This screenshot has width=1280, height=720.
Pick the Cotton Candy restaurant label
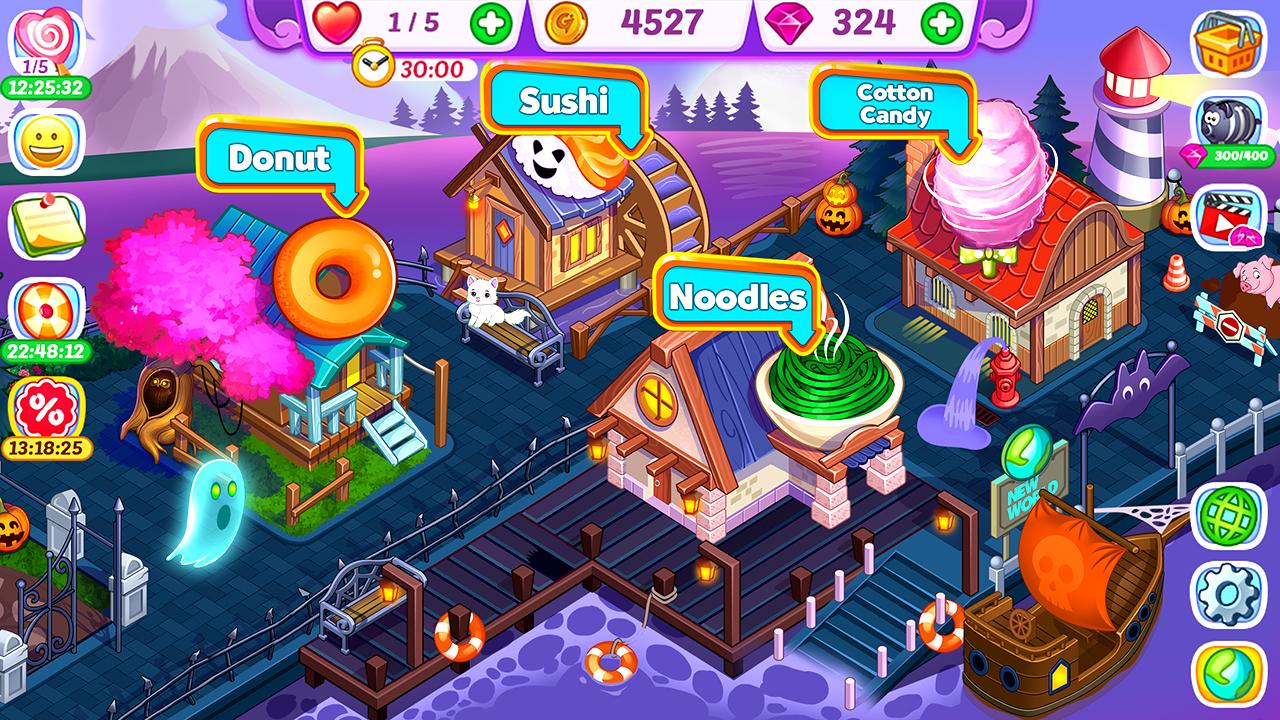coord(894,104)
